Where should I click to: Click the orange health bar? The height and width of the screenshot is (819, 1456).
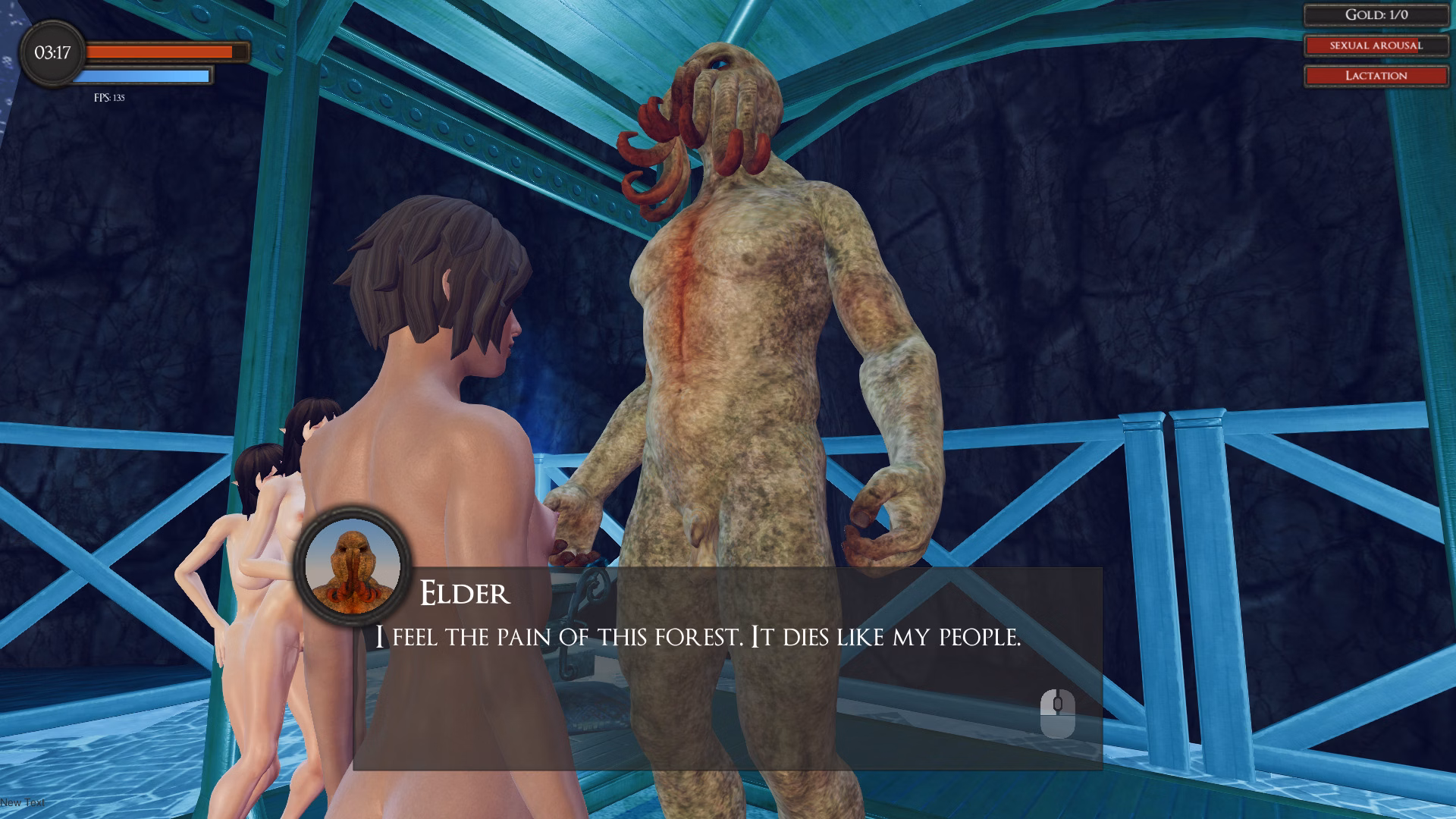pos(163,52)
